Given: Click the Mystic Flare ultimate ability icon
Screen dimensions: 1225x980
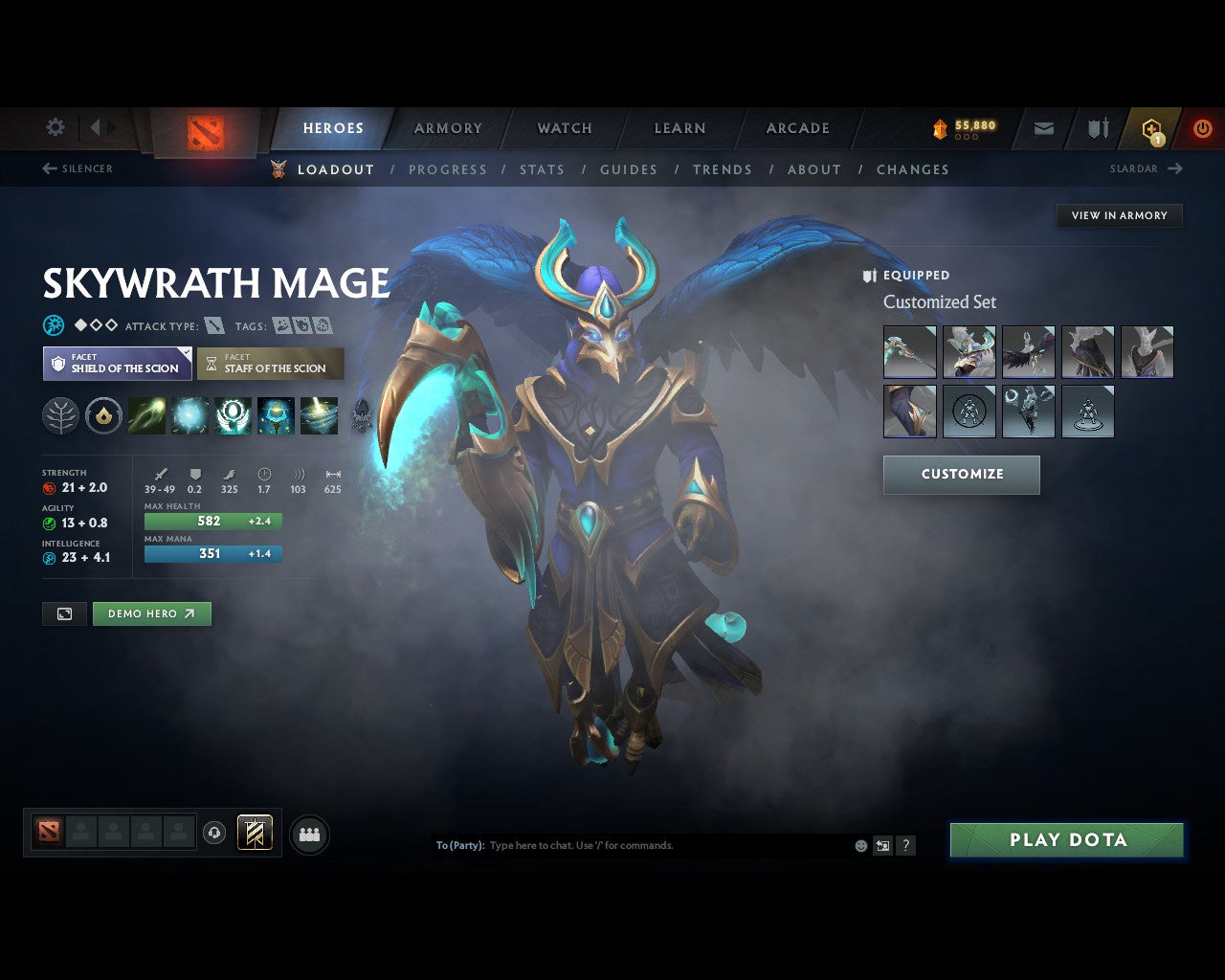Looking at the screenshot, I should (x=320, y=414).
